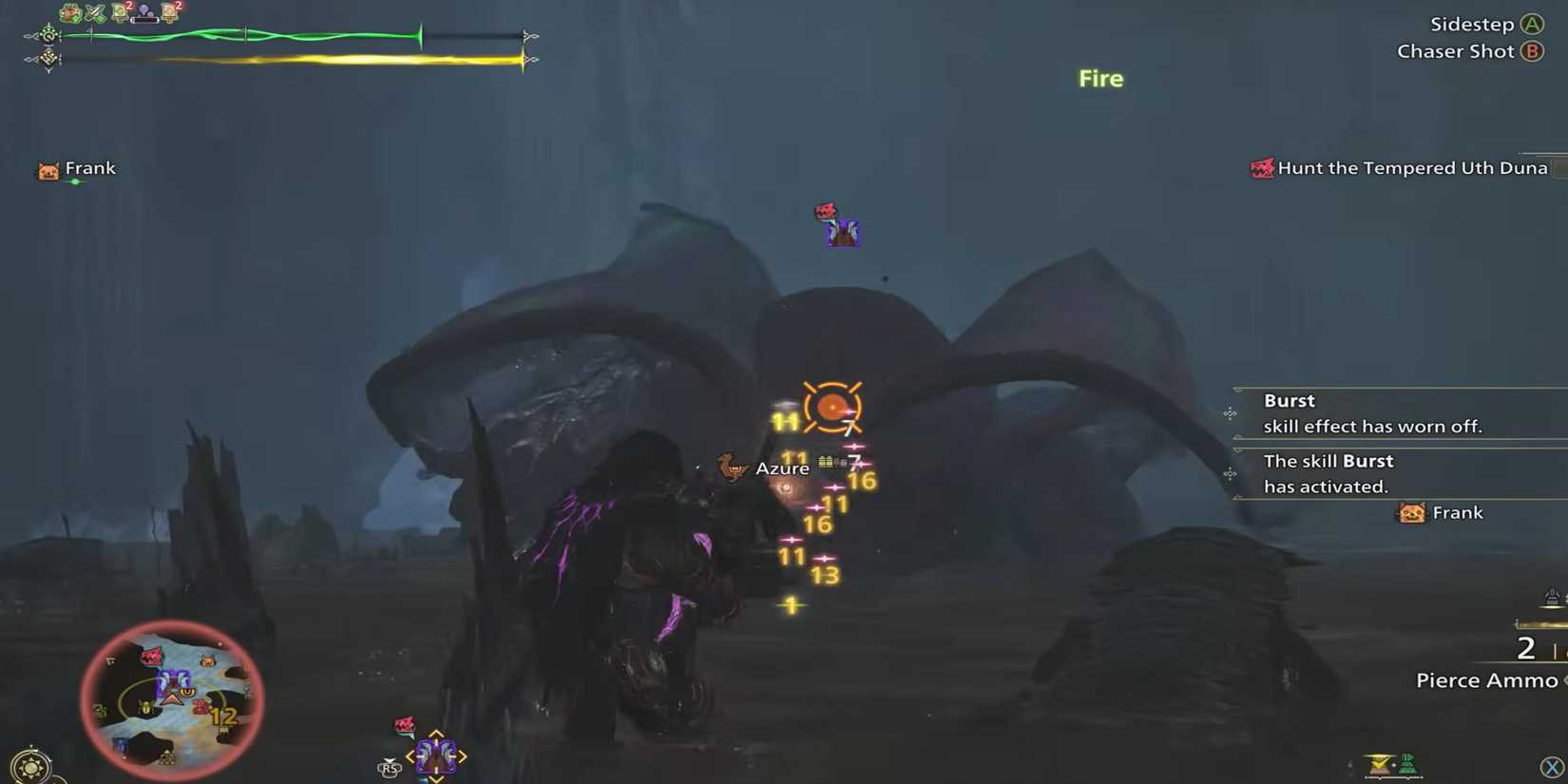Screen dimensions: 1568x784
Task: Toggle lock-on using the targeting reticle
Action: pos(832,408)
